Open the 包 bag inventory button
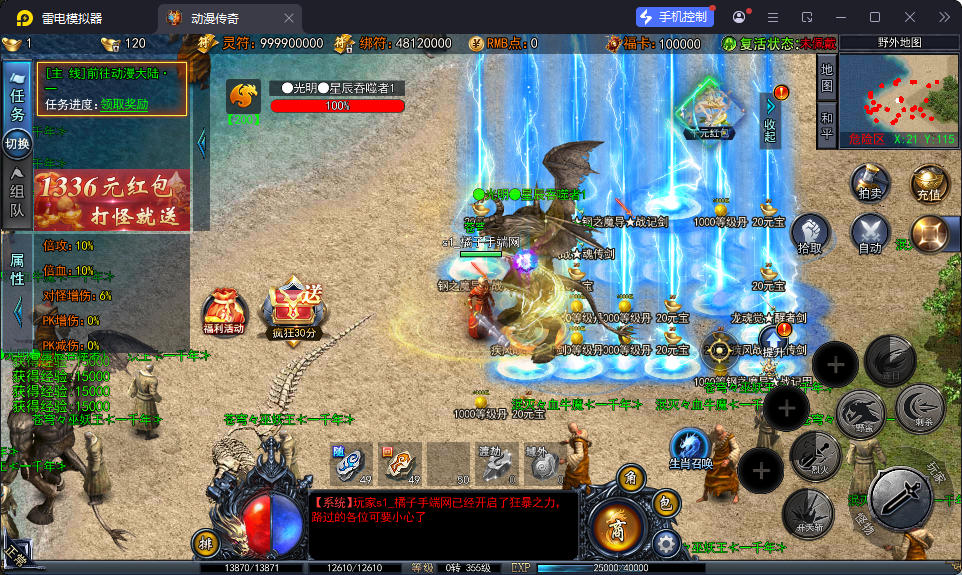The width and height of the screenshot is (962, 575). (667, 505)
